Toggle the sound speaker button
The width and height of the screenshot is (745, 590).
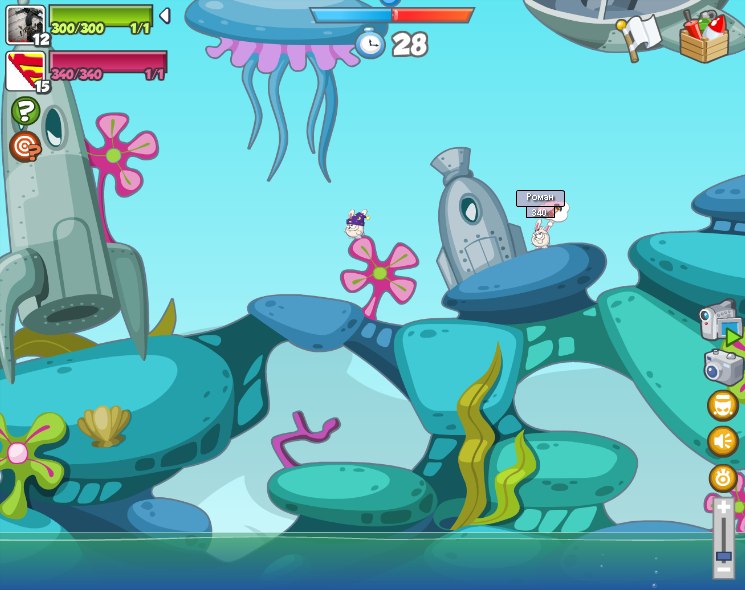click(x=722, y=441)
